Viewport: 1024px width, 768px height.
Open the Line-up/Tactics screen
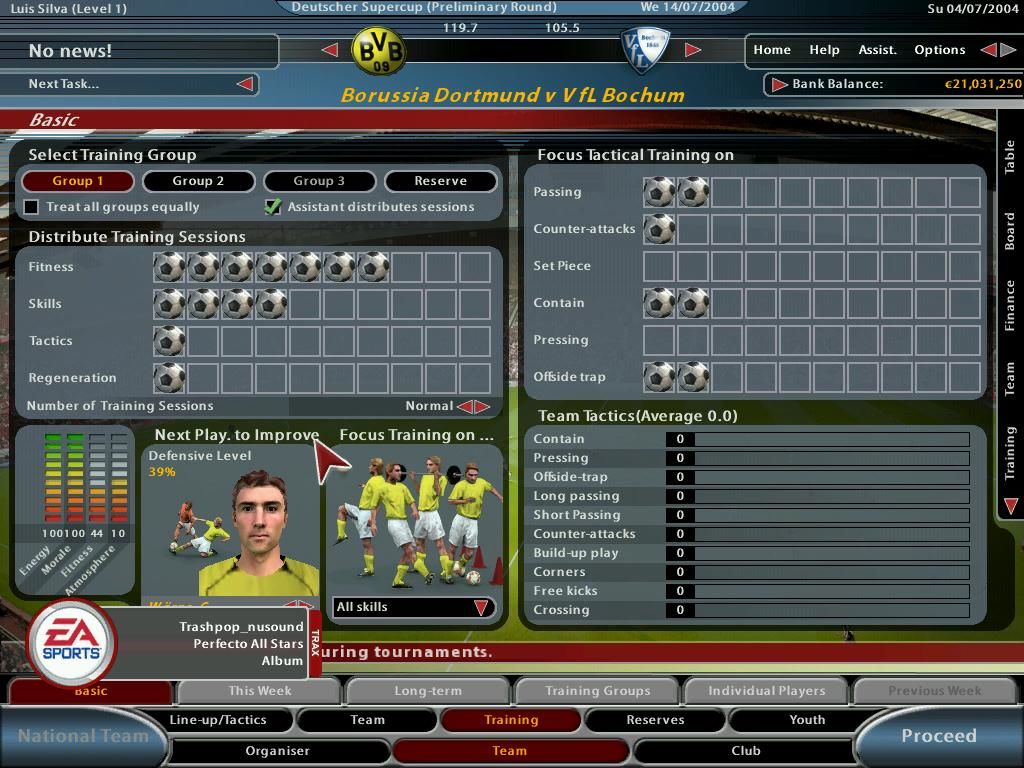coord(218,720)
